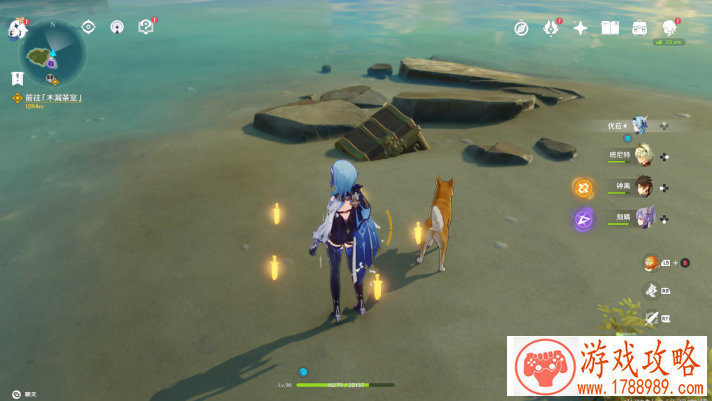Open the Wish four-pointed star icon
Image resolution: width=712 pixels, height=401 pixels.
(x=580, y=28)
